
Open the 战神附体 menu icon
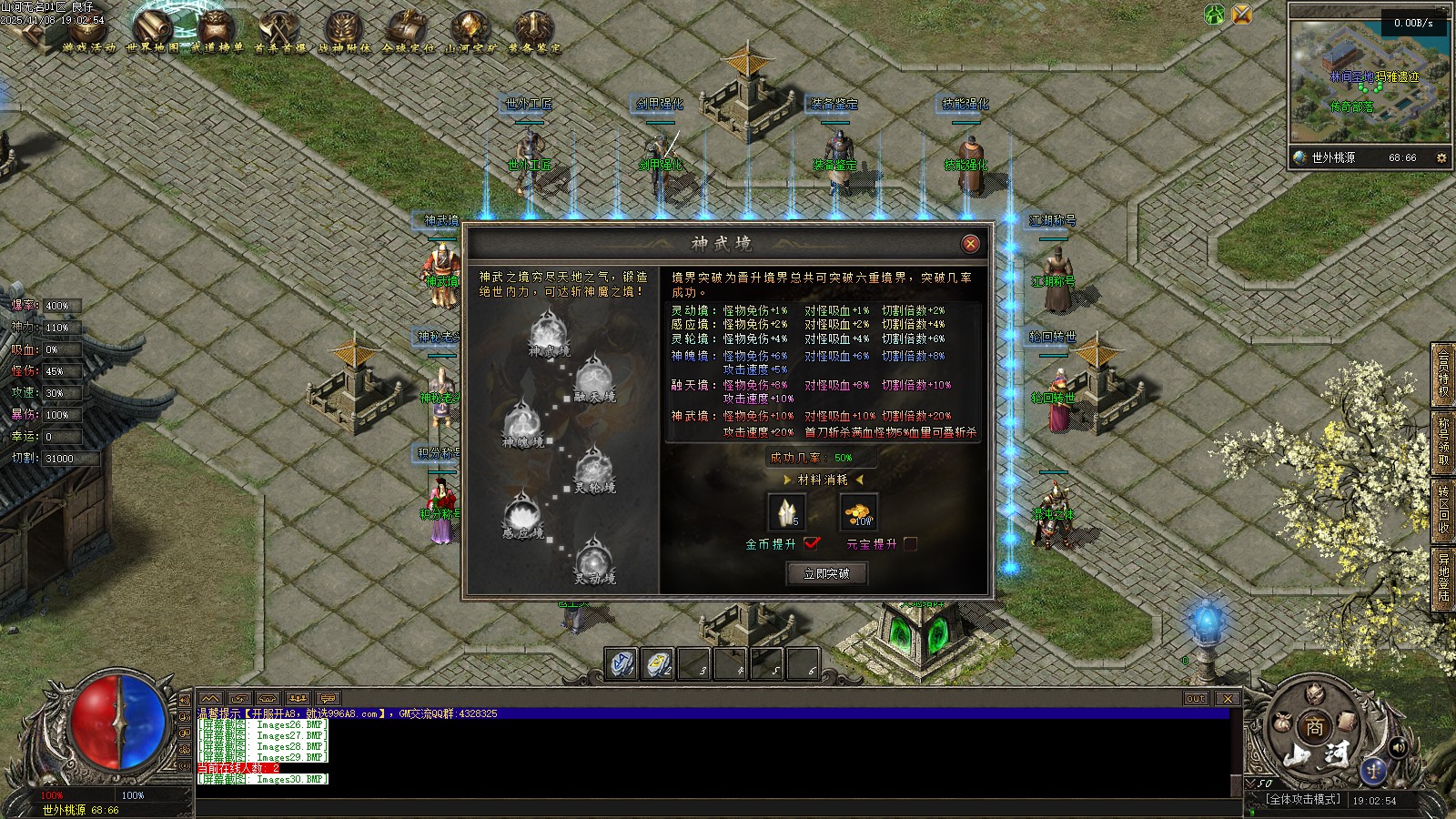tap(344, 32)
